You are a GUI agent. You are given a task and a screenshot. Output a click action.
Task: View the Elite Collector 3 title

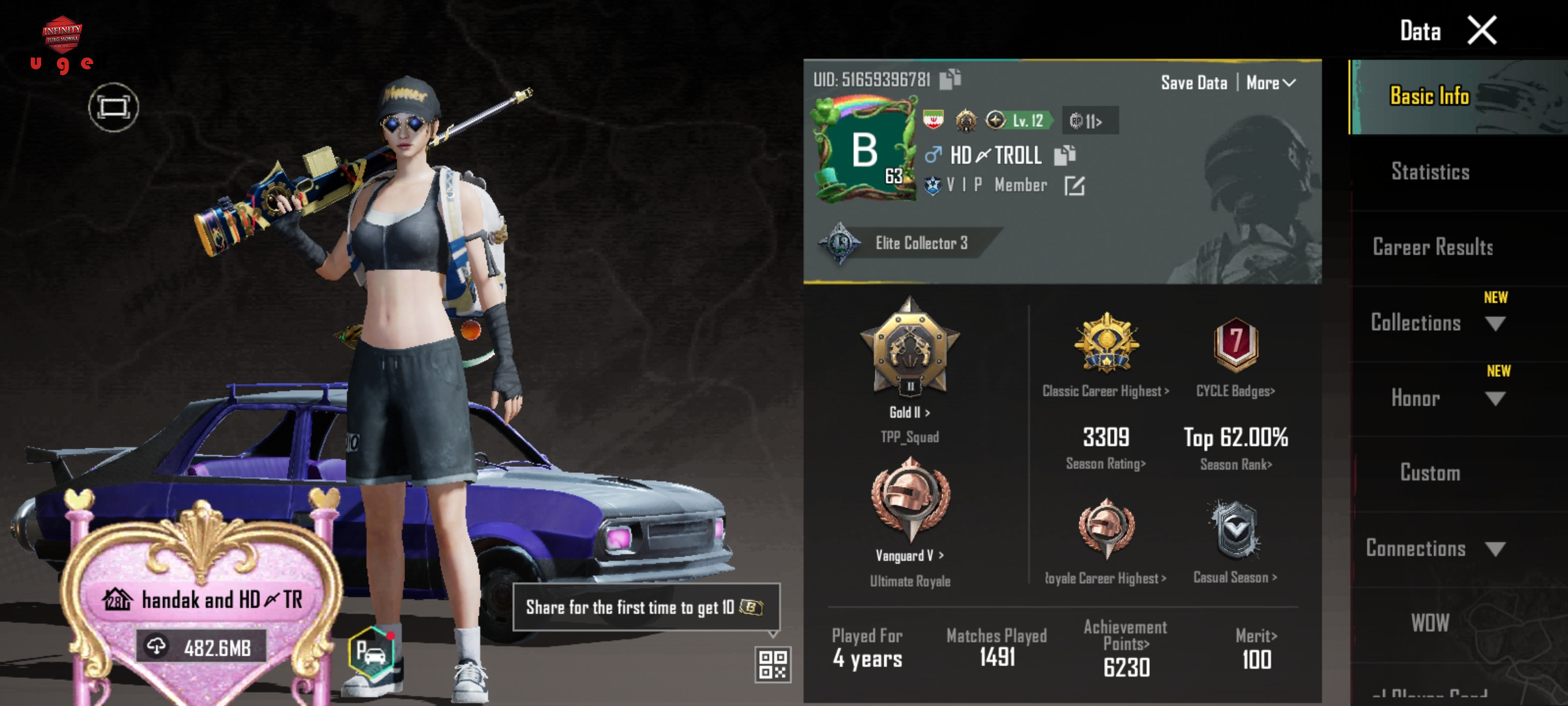921,243
